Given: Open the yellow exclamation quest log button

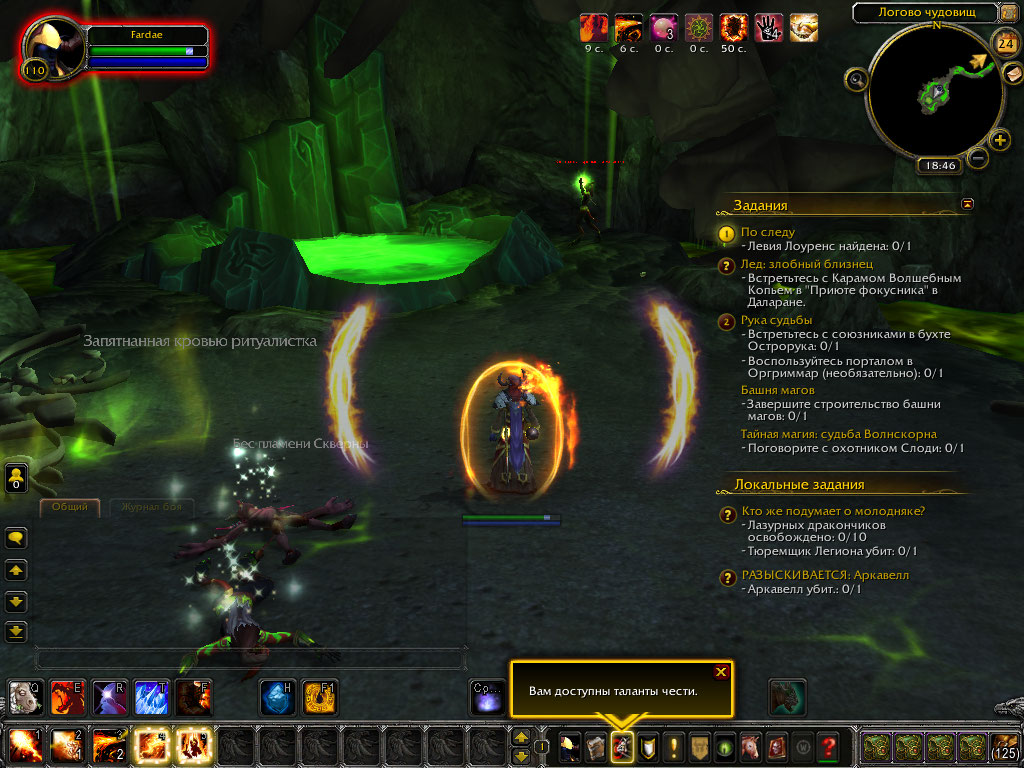Looking at the screenshot, I should 672,746.
